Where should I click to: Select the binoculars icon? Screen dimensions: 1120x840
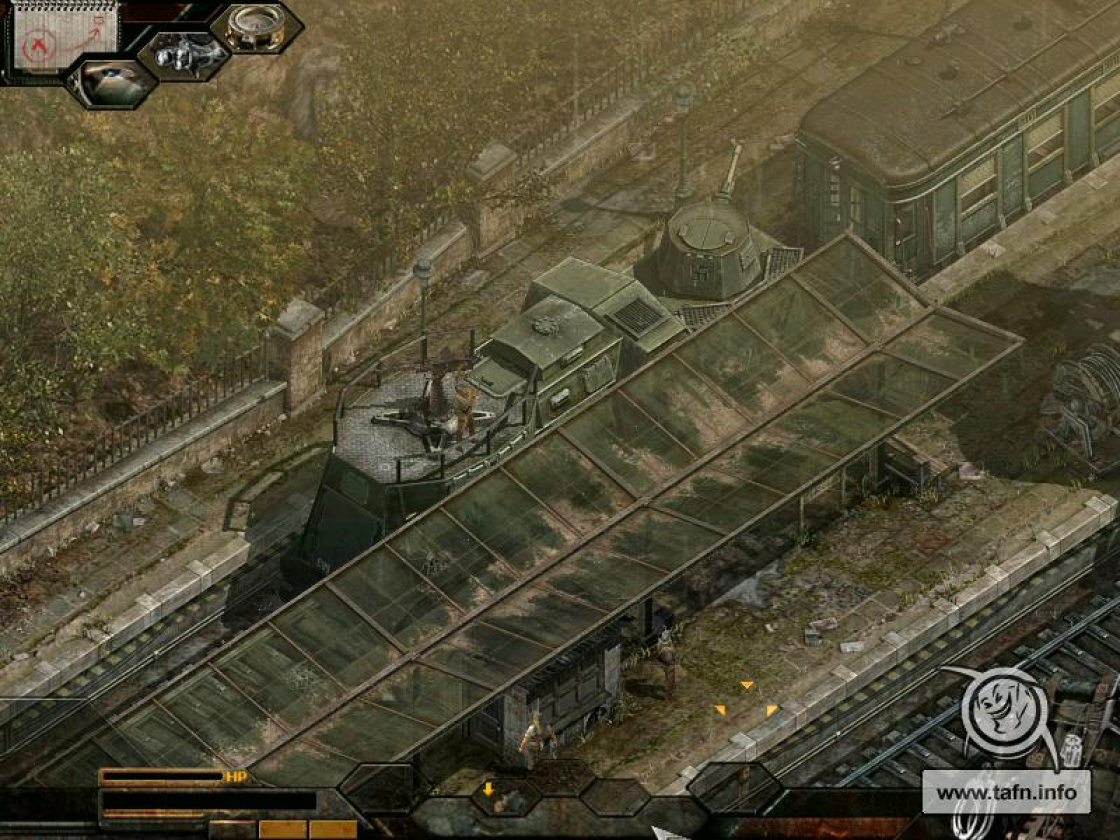pyautogui.click(x=184, y=54)
